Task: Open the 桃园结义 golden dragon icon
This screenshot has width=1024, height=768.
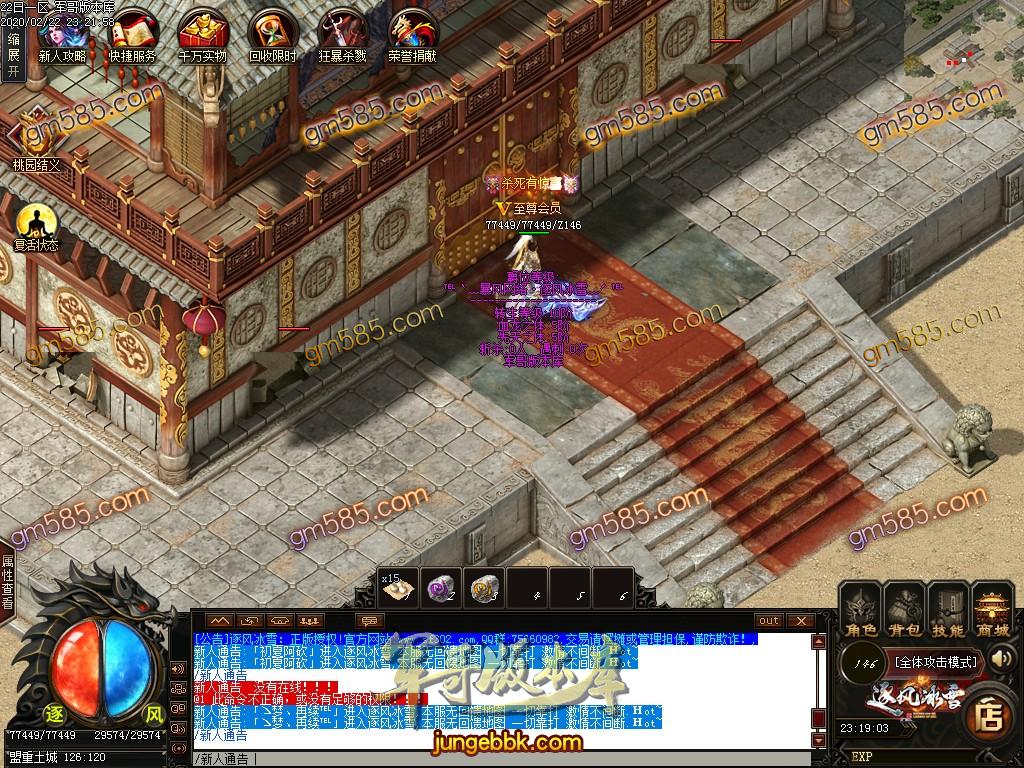Action: [x=36, y=135]
